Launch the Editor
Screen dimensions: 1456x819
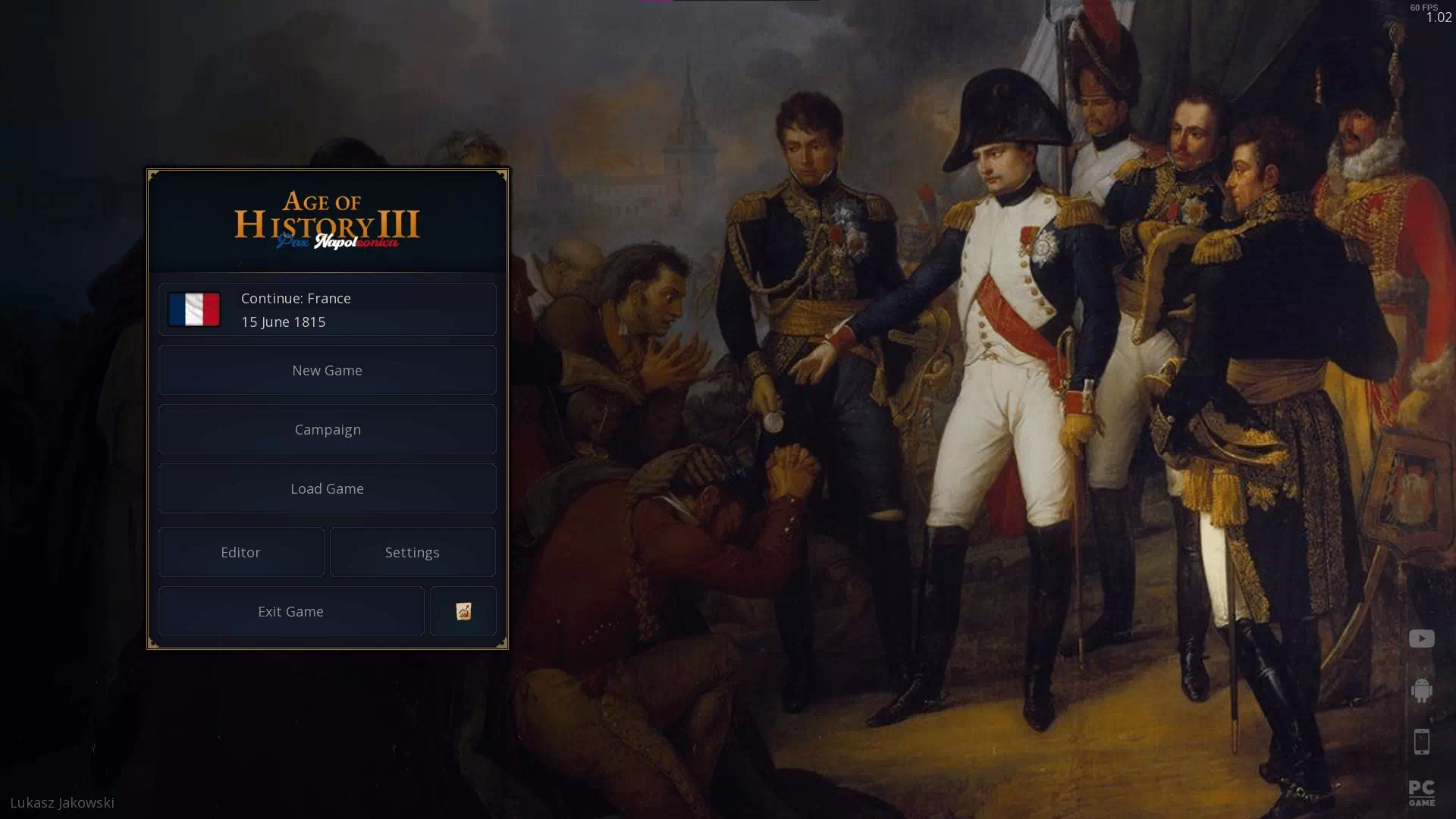[240, 552]
